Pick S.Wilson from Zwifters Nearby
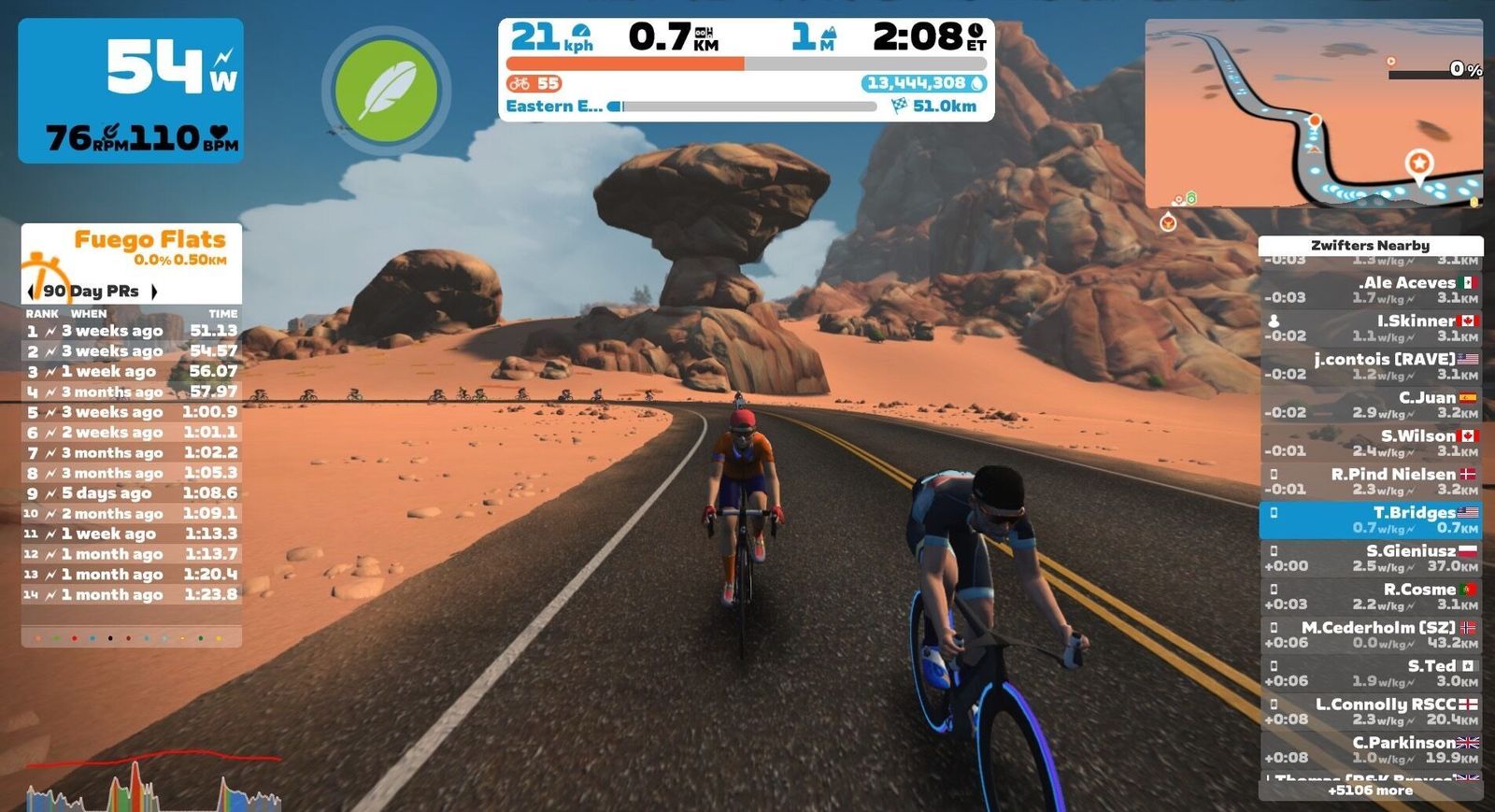 [1370, 443]
